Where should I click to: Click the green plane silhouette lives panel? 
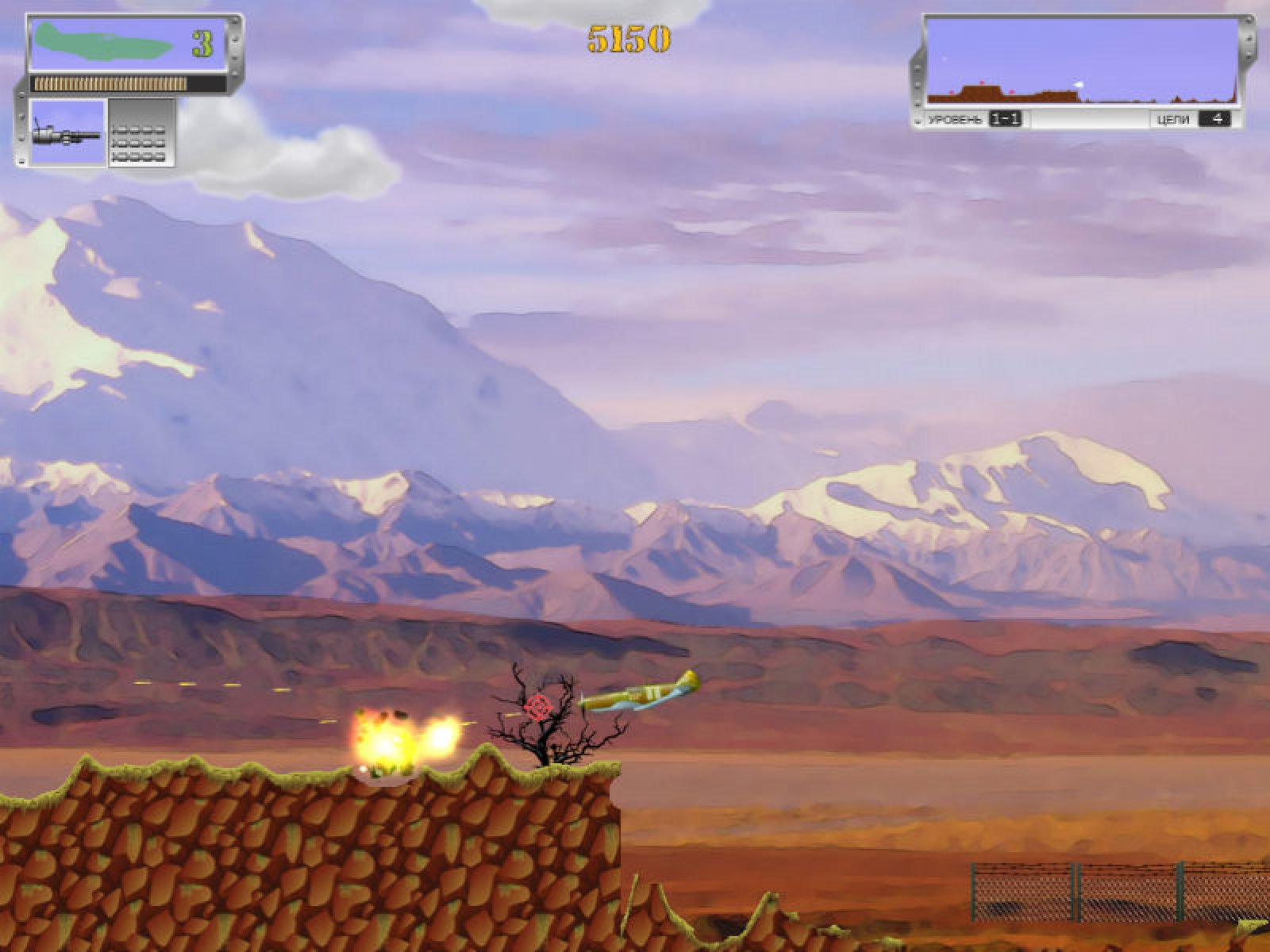click(131, 44)
